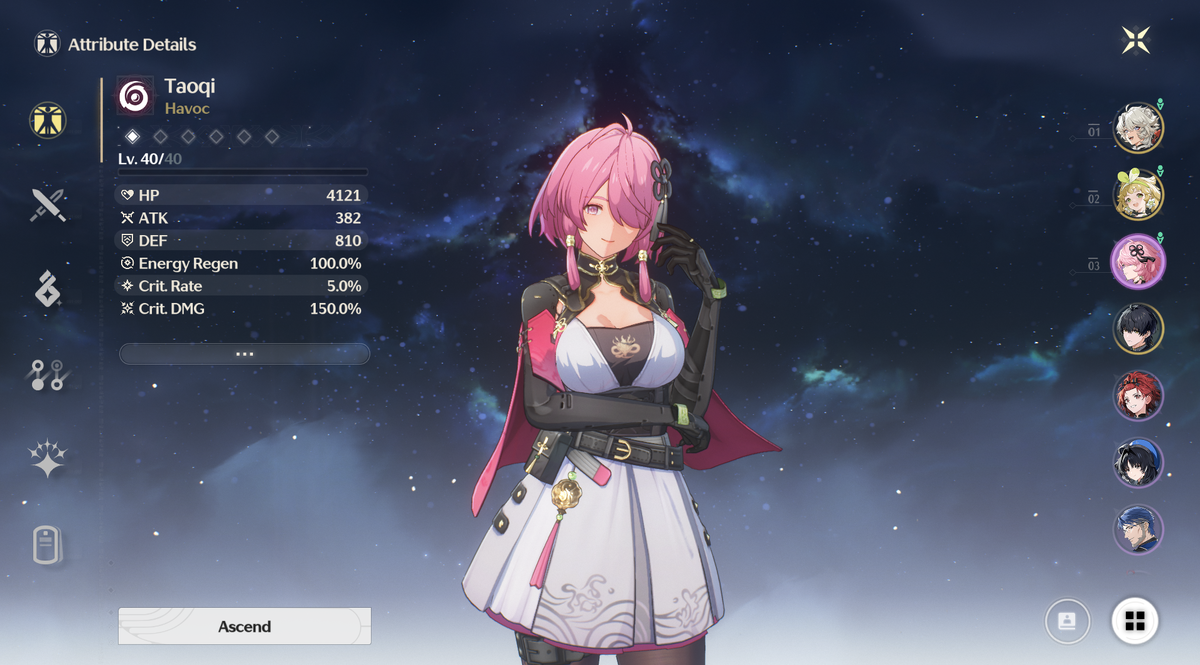Image resolution: width=1200 pixels, height=665 pixels.
Task: Select the red-haired character portrait
Action: 1138,395
